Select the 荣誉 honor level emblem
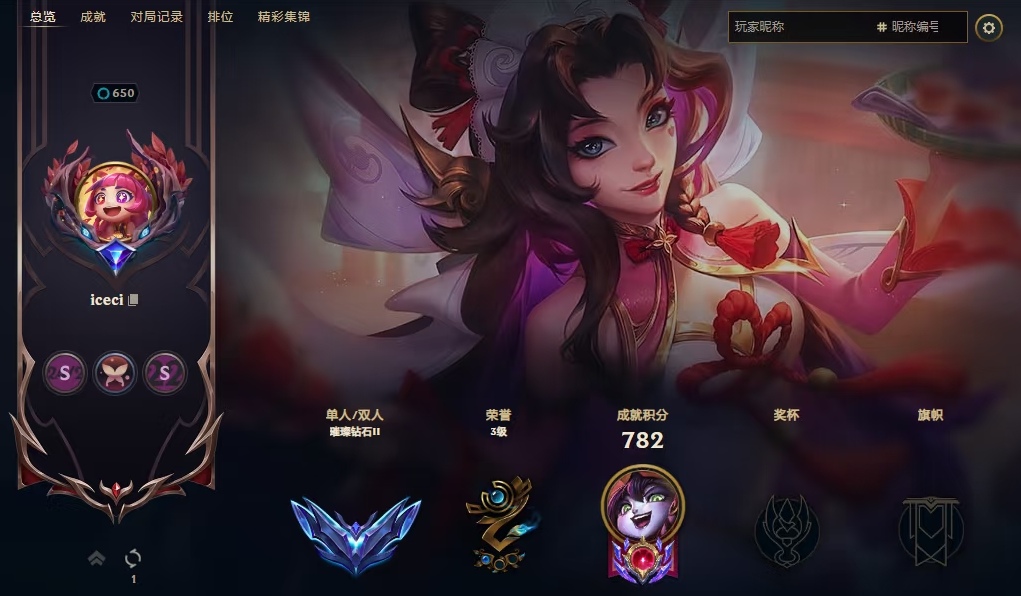This screenshot has width=1021, height=596. (498, 526)
